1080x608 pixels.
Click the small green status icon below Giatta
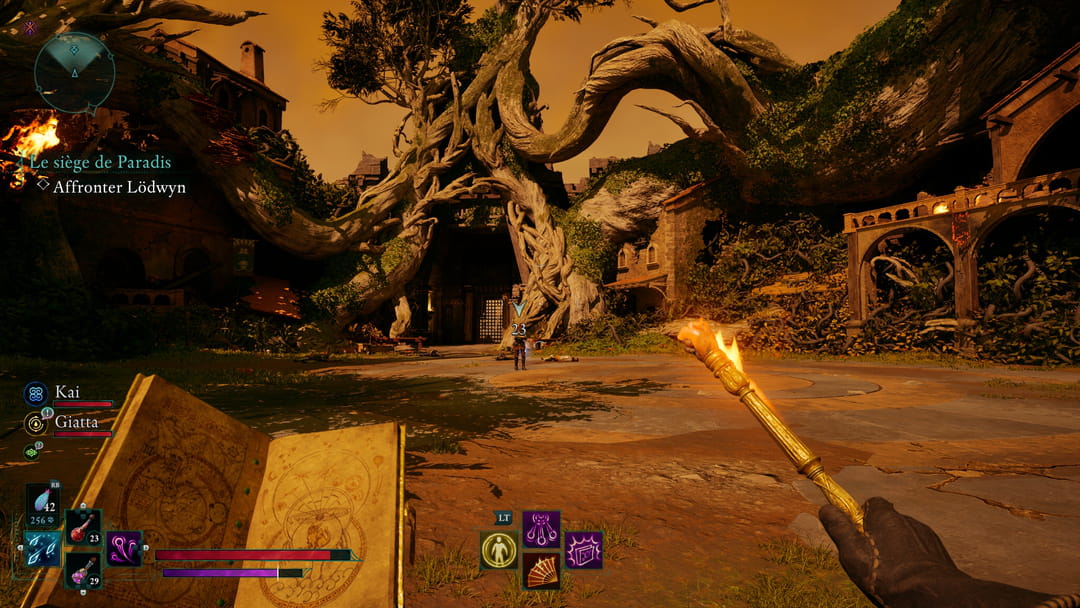click(31, 452)
